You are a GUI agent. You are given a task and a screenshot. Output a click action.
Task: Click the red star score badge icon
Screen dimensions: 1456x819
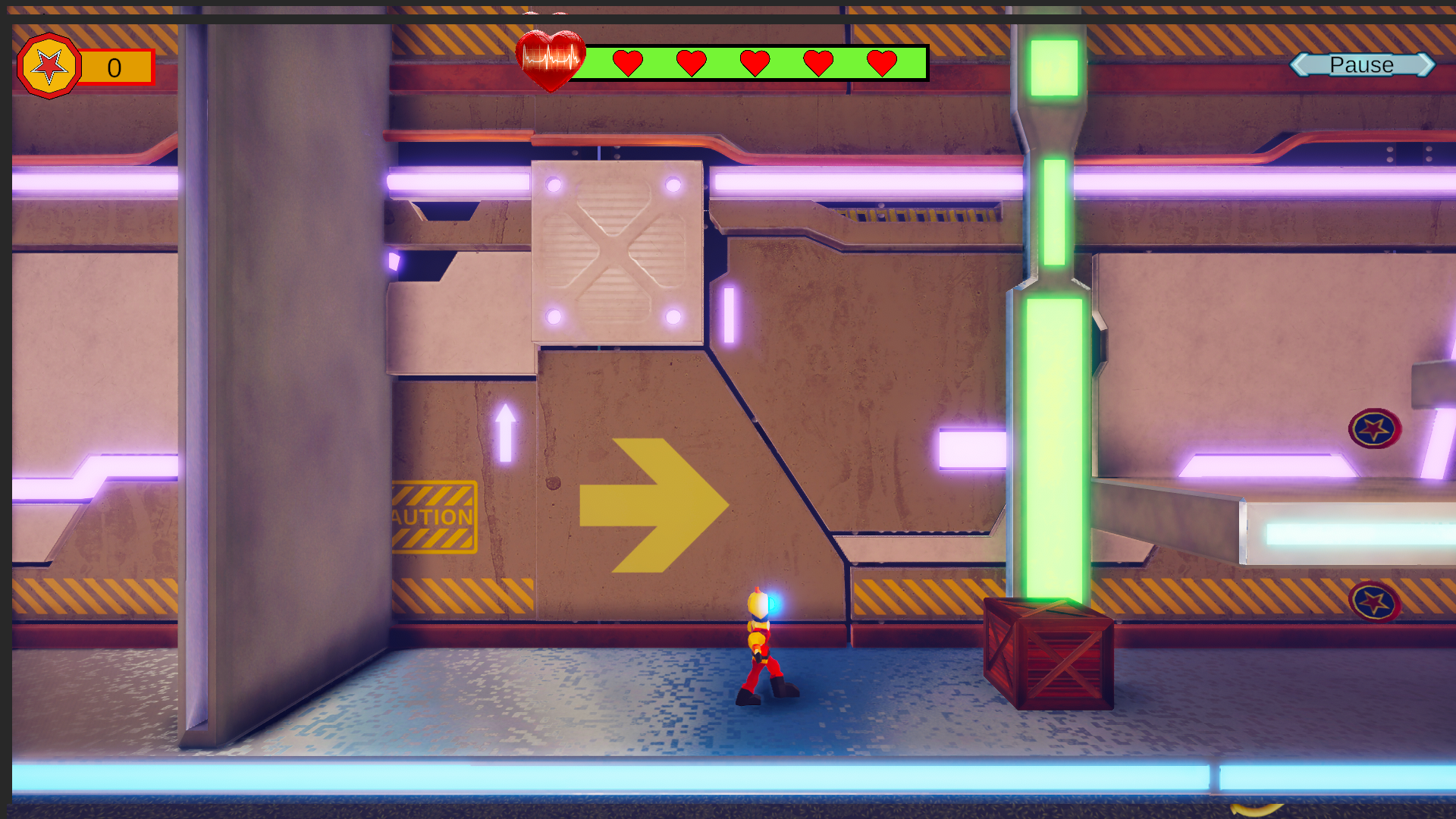click(49, 67)
